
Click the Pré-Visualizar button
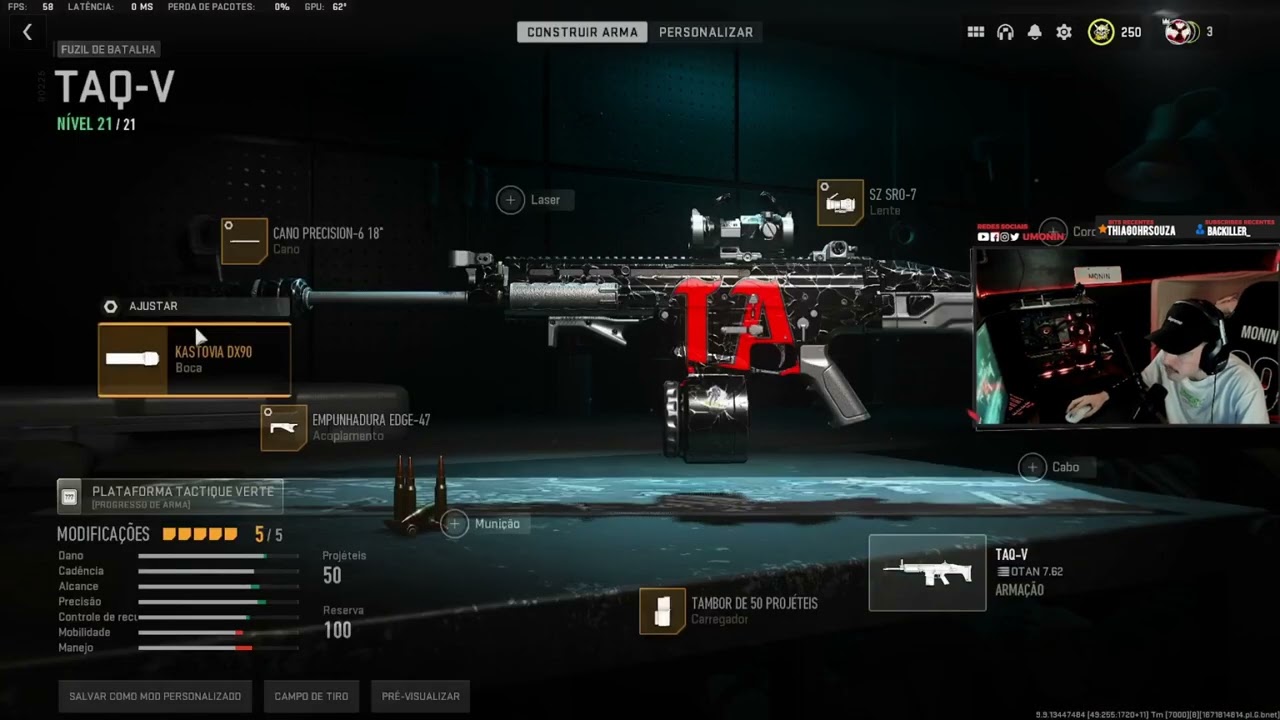[420, 696]
